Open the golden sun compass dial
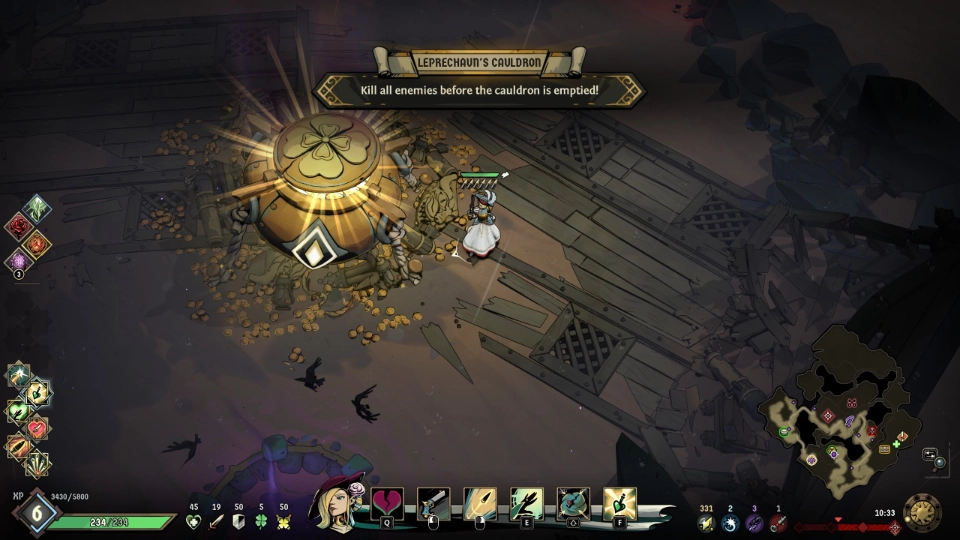 [x=922, y=512]
